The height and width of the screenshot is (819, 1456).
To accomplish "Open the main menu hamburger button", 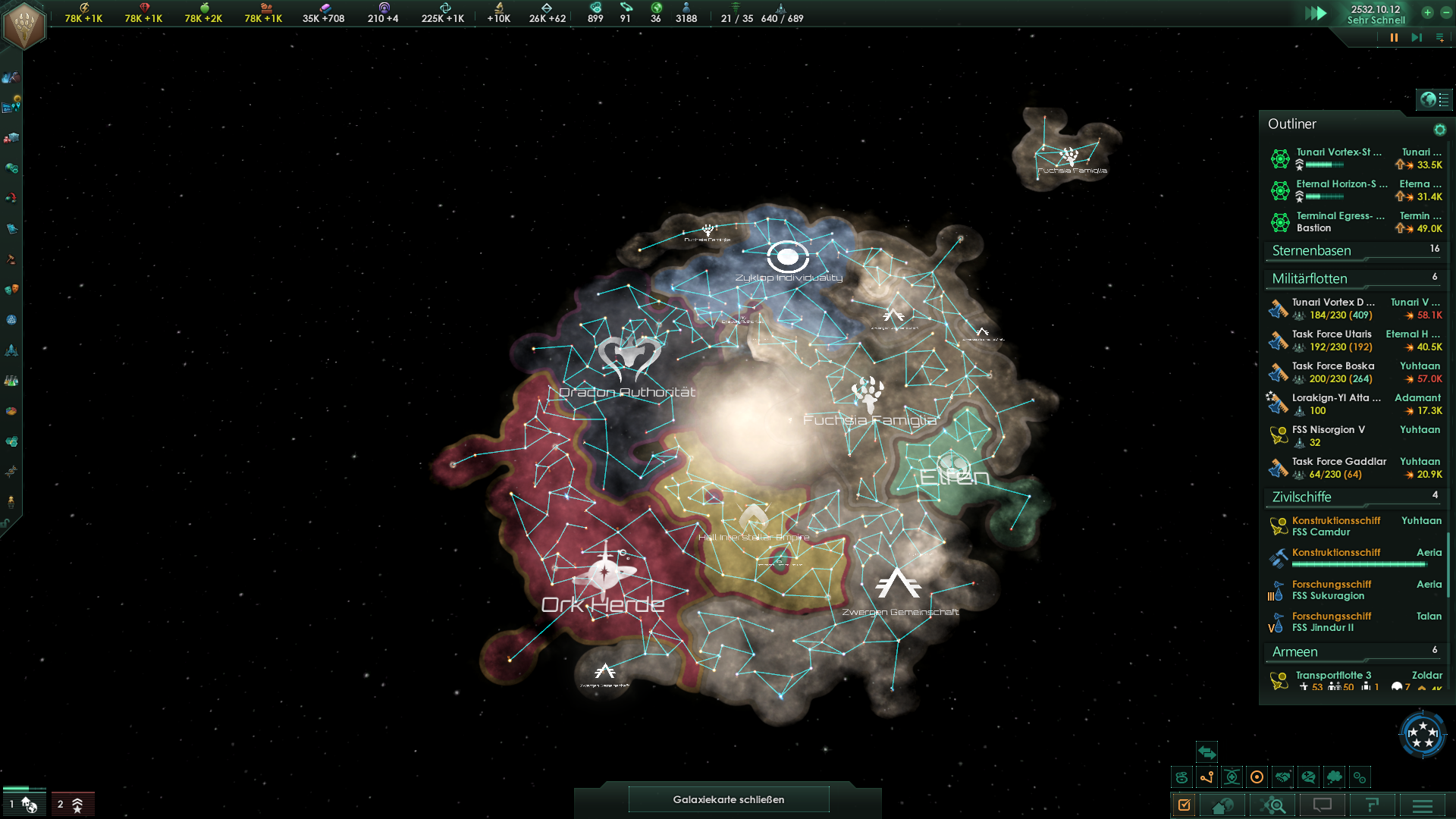I will 1423,805.
